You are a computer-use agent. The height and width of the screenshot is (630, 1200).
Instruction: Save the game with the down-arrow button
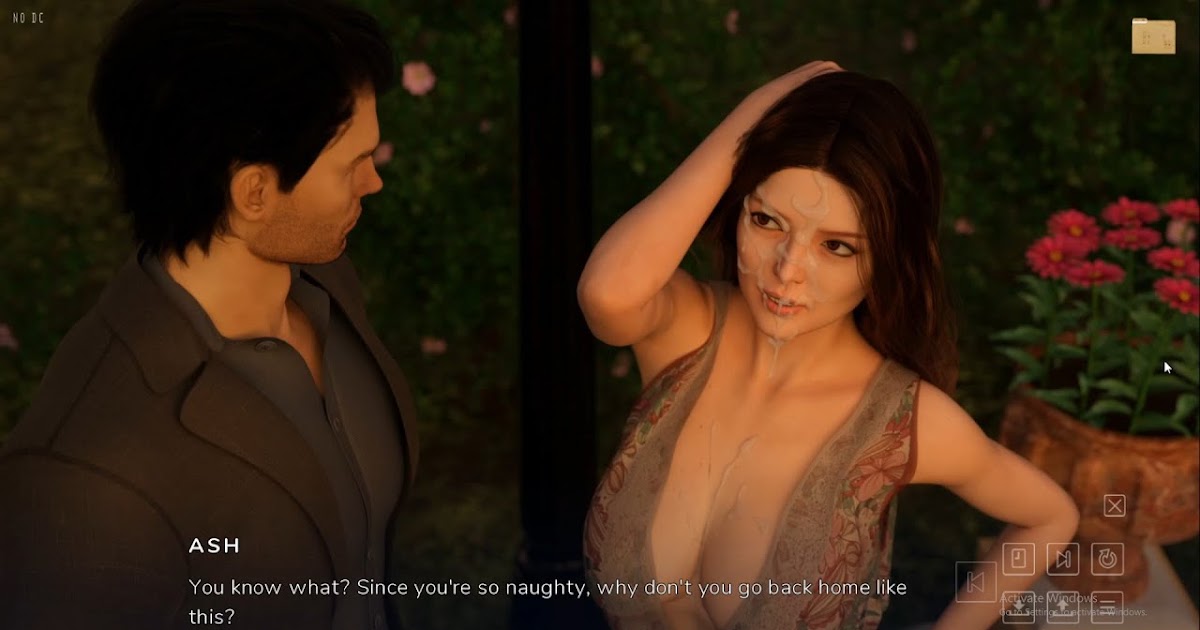pyautogui.click(x=1018, y=606)
